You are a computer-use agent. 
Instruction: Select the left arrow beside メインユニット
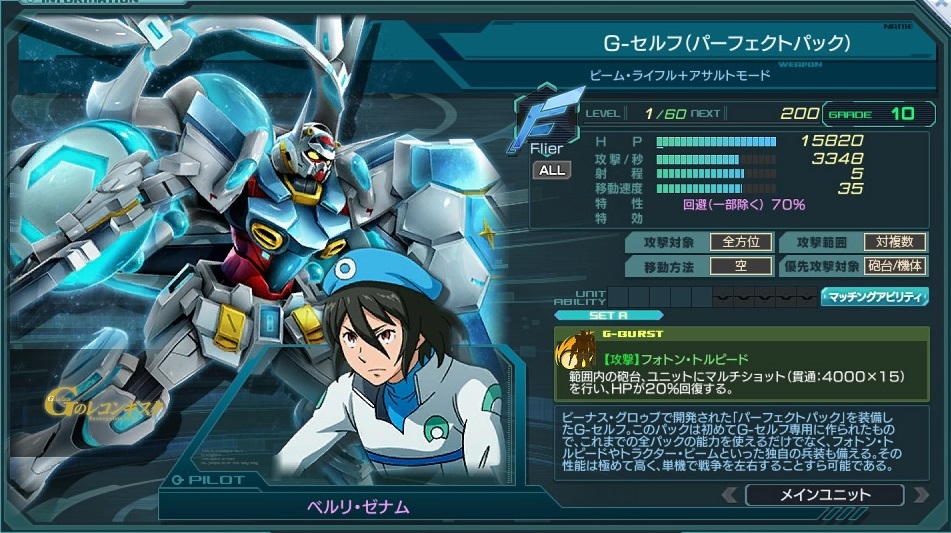click(730, 494)
